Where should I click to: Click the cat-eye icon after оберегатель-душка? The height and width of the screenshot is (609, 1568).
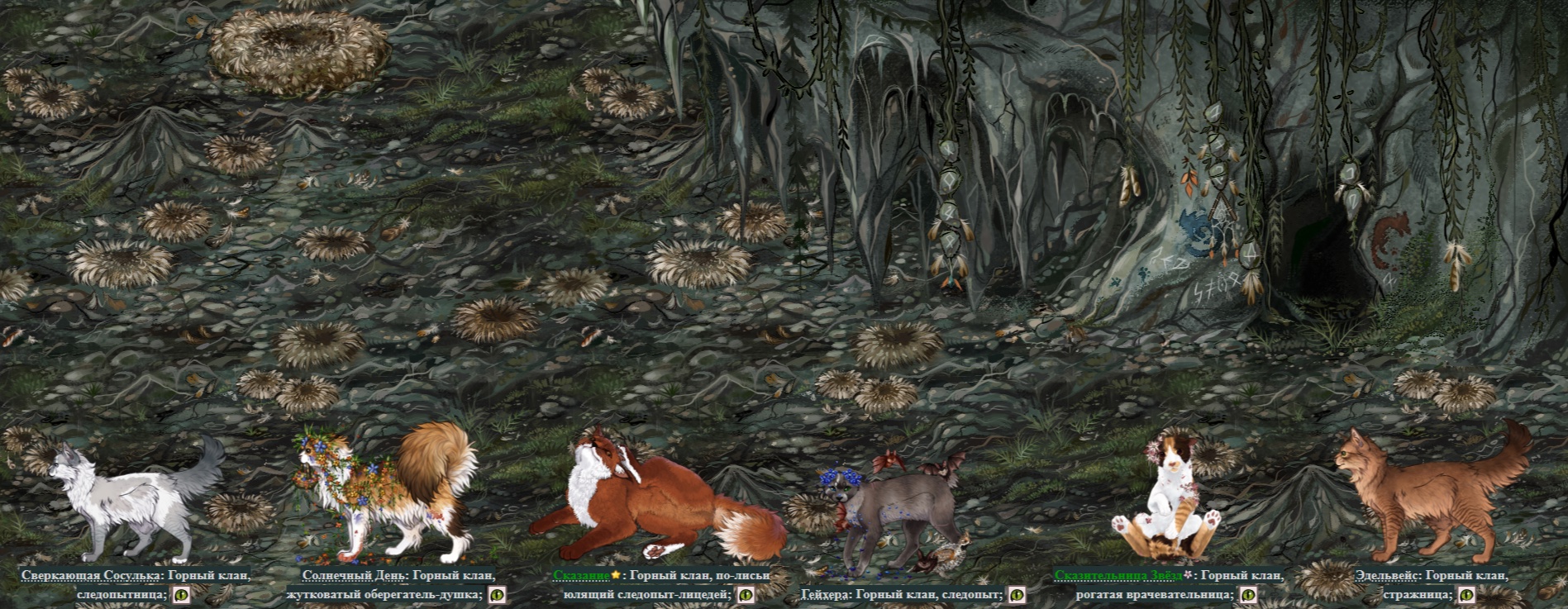pos(498,594)
